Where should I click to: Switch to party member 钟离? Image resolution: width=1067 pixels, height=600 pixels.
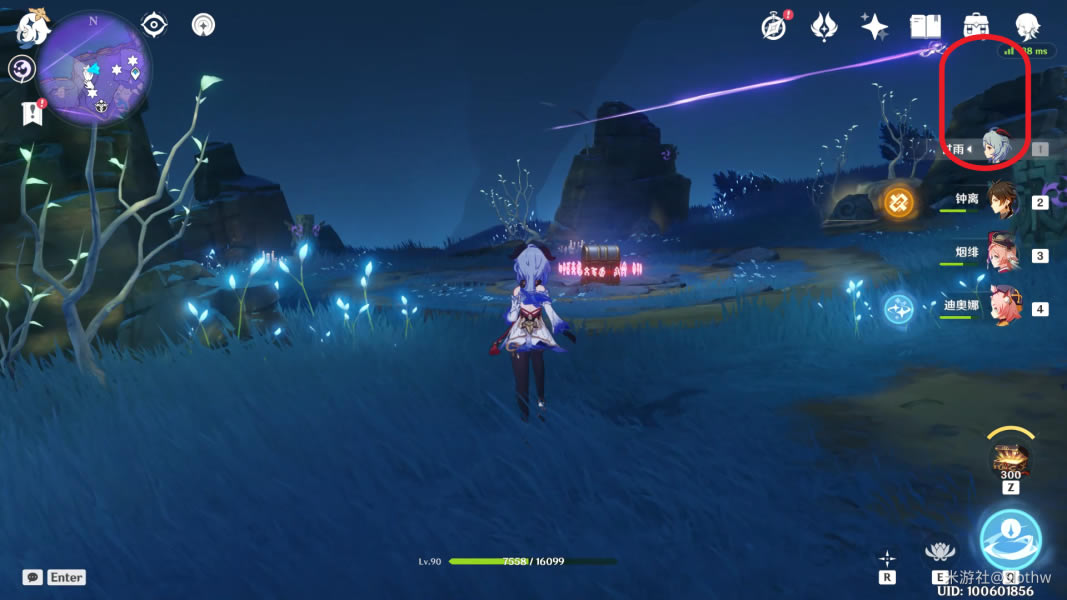coord(1001,201)
